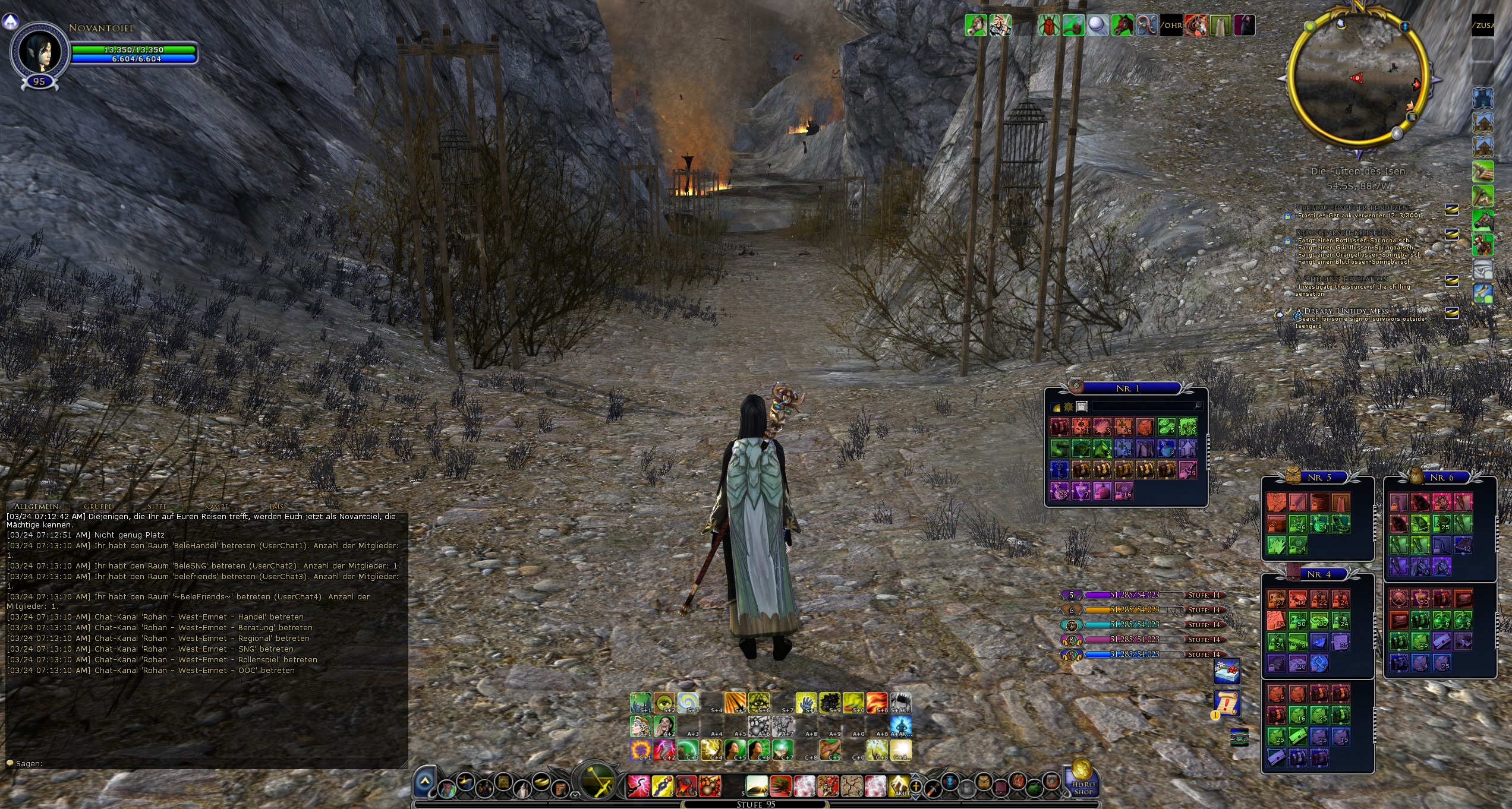The height and width of the screenshot is (809, 1512).
Task: Open the gift box notification icon
Action: (x=1227, y=672)
